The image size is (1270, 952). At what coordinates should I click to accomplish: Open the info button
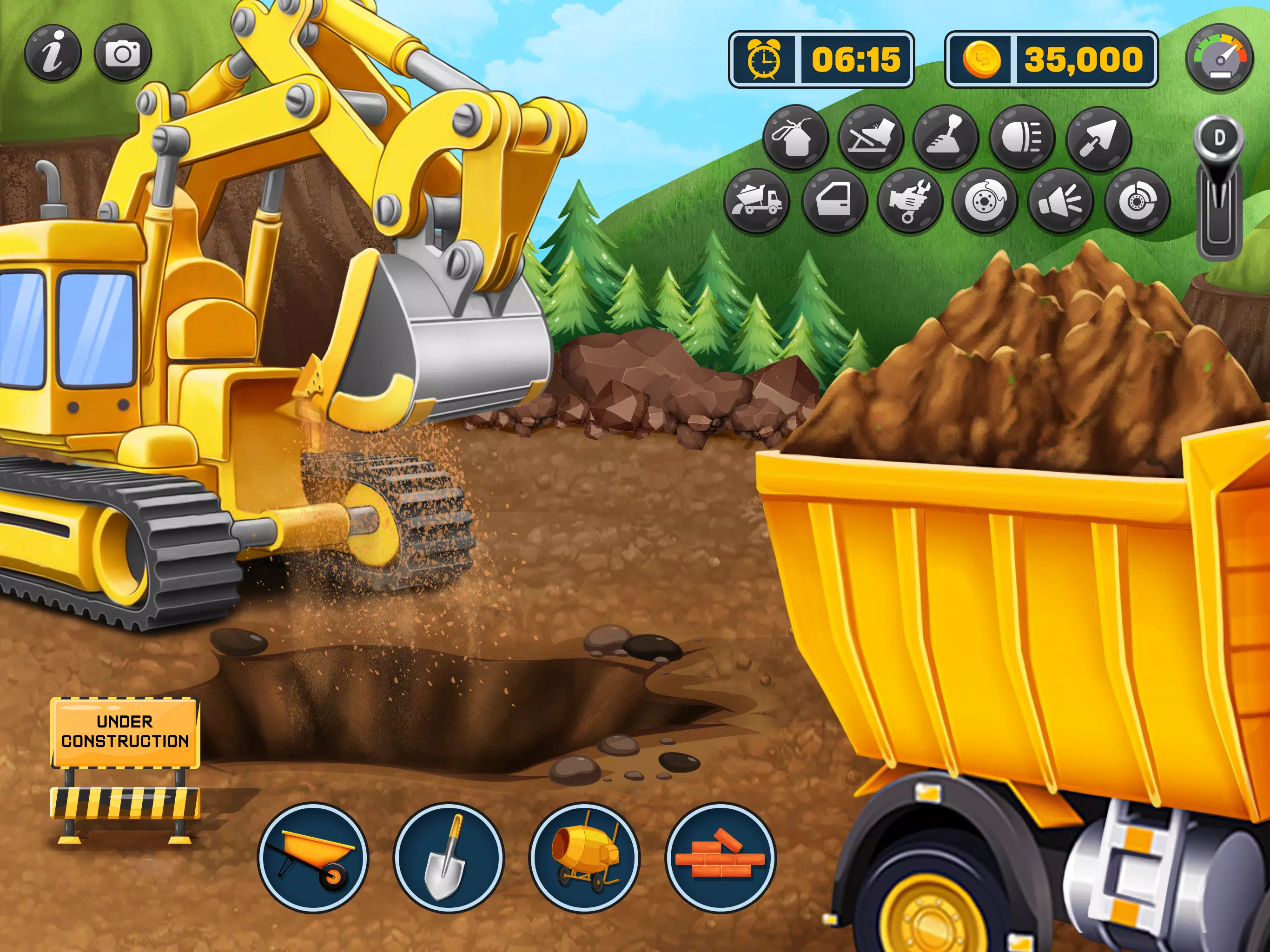53,53
